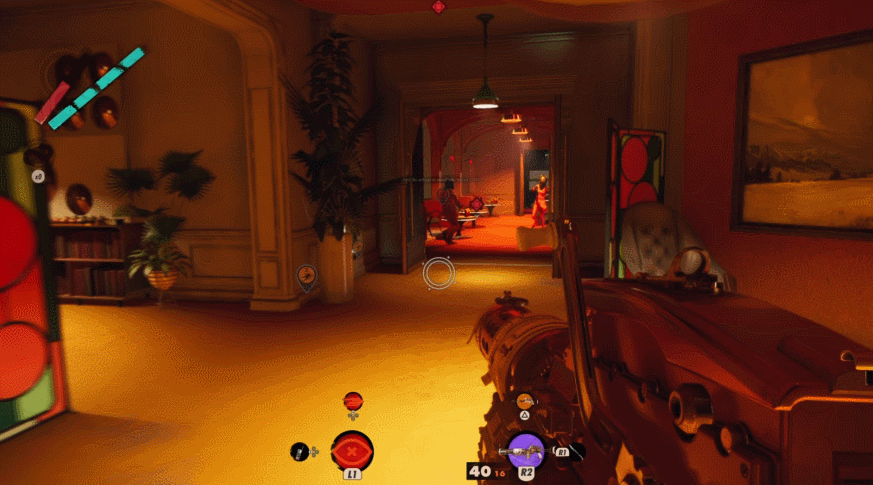The width and height of the screenshot is (873, 485).
Task: Select the red grenade icon
Action: tap(352, 401)
